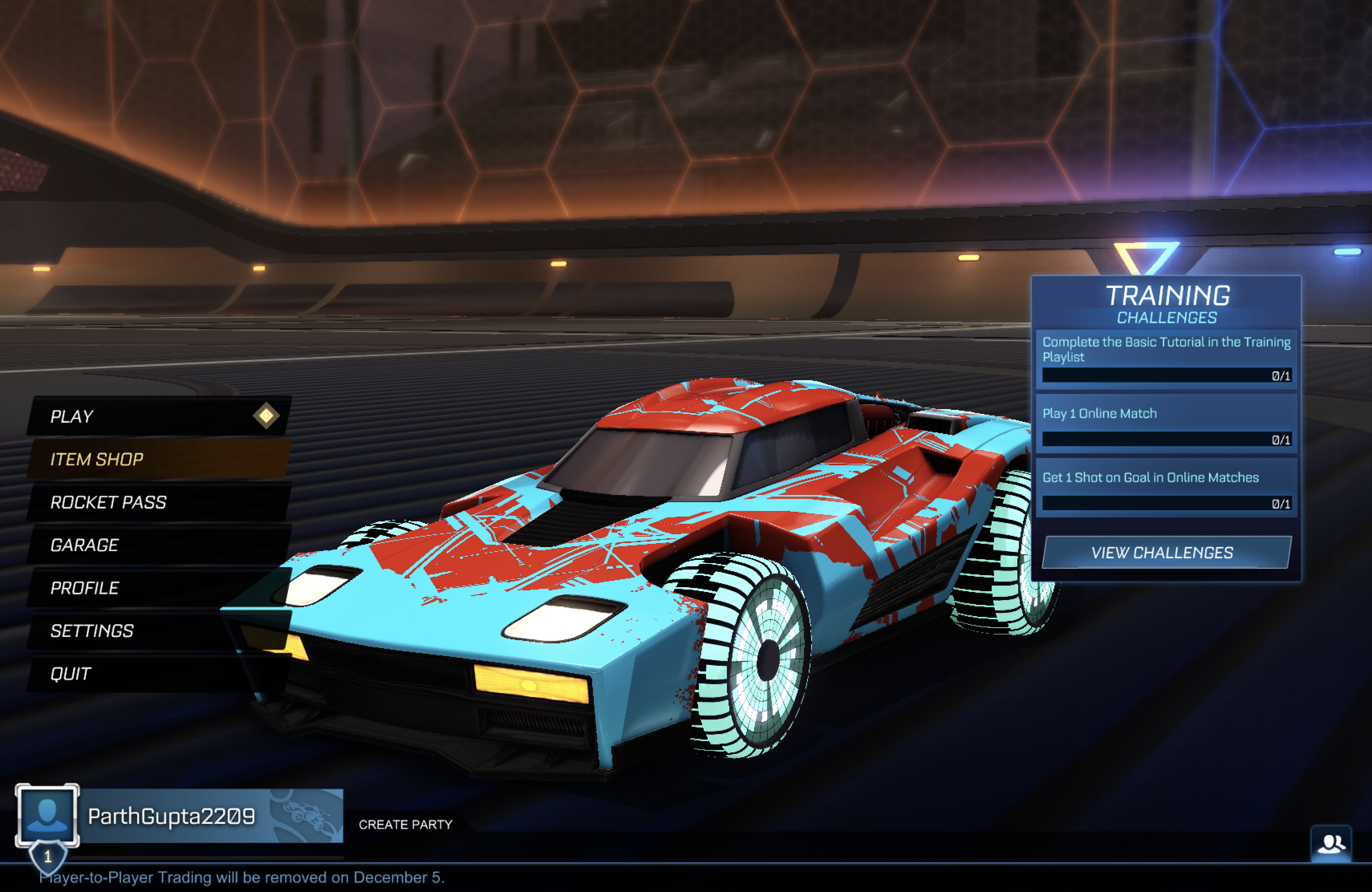Open the Play menu

156,416
